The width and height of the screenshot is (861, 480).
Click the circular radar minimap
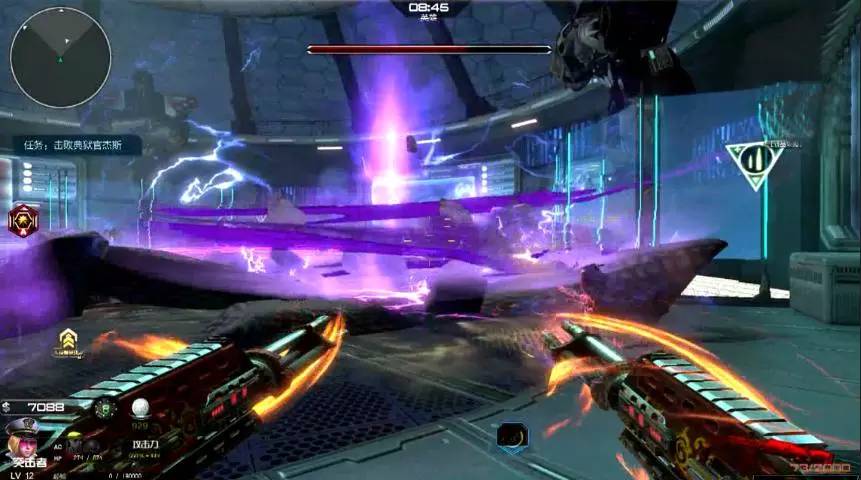[x=60, y=57]
